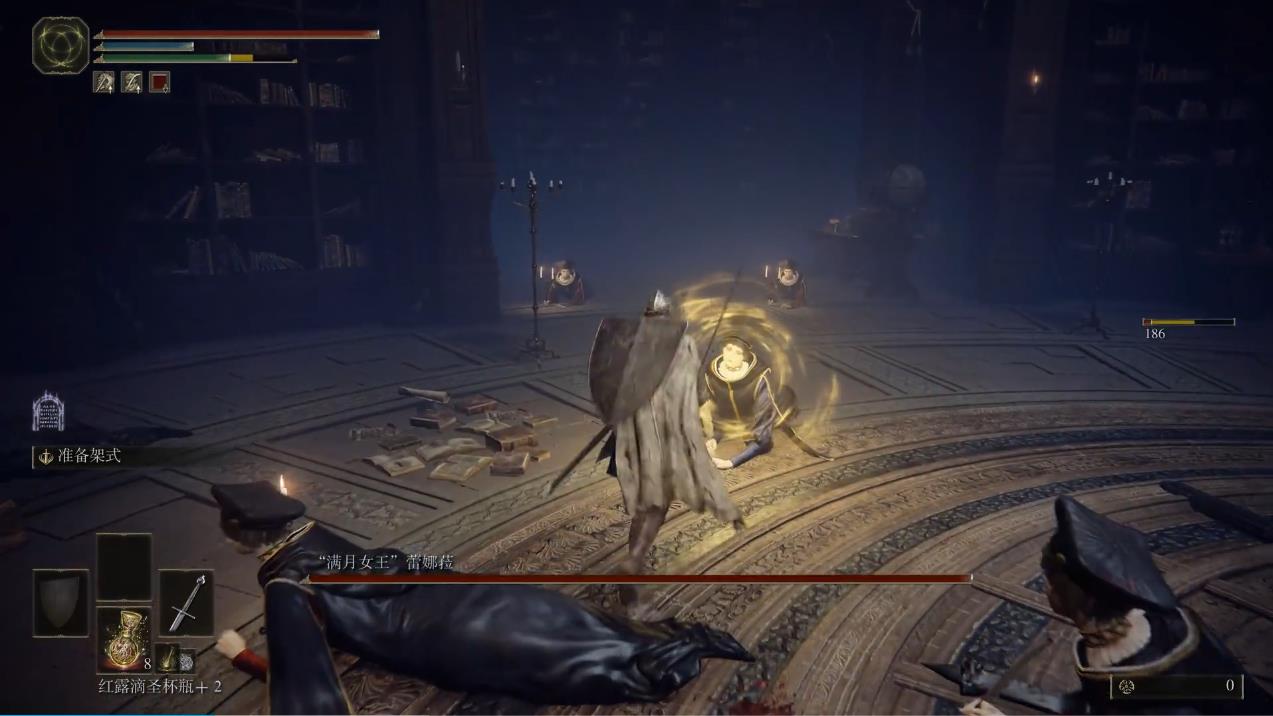Select the left-hand shield slot

(61, 602)
